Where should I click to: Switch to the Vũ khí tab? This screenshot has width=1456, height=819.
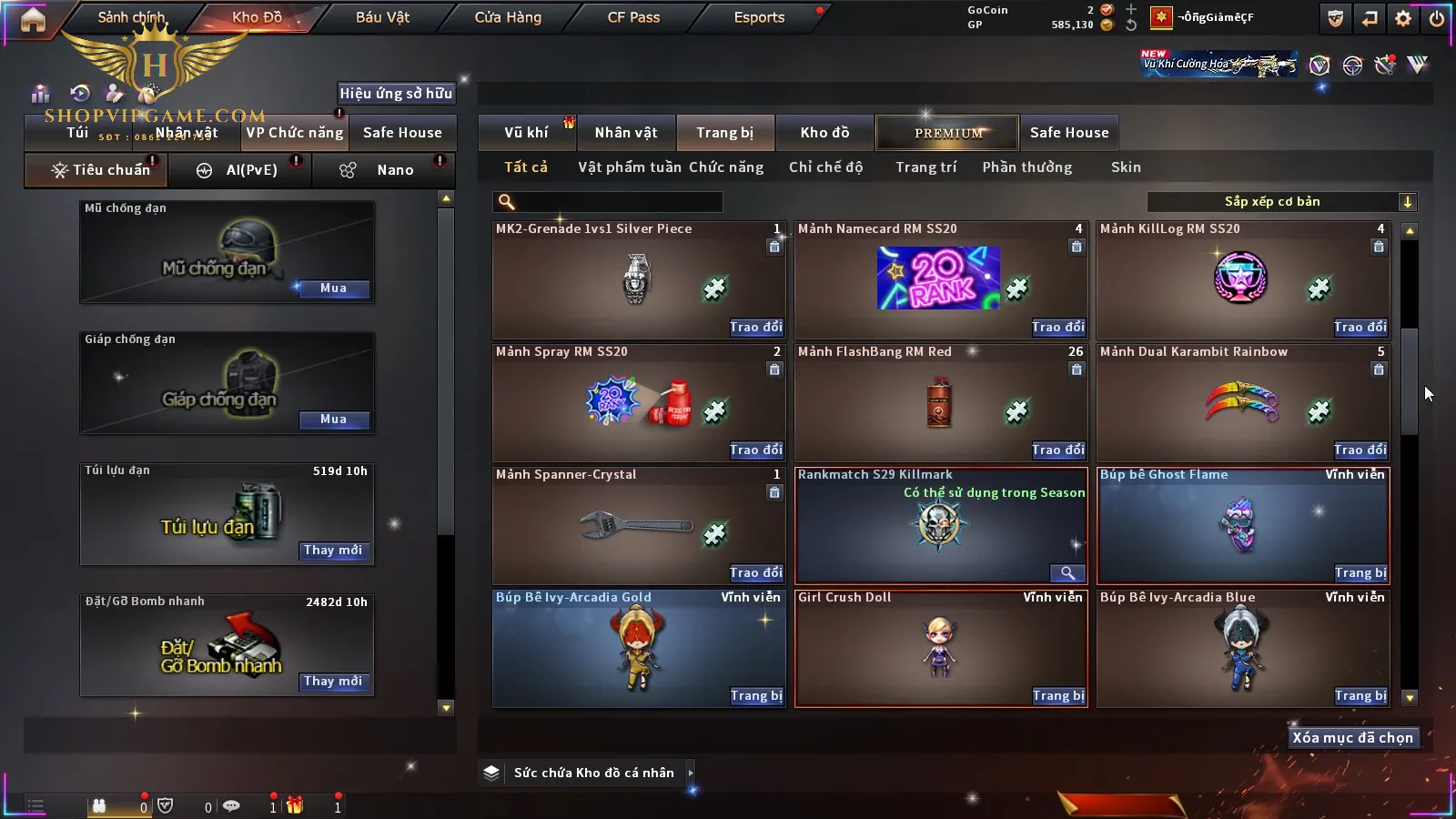click(526, 133)
